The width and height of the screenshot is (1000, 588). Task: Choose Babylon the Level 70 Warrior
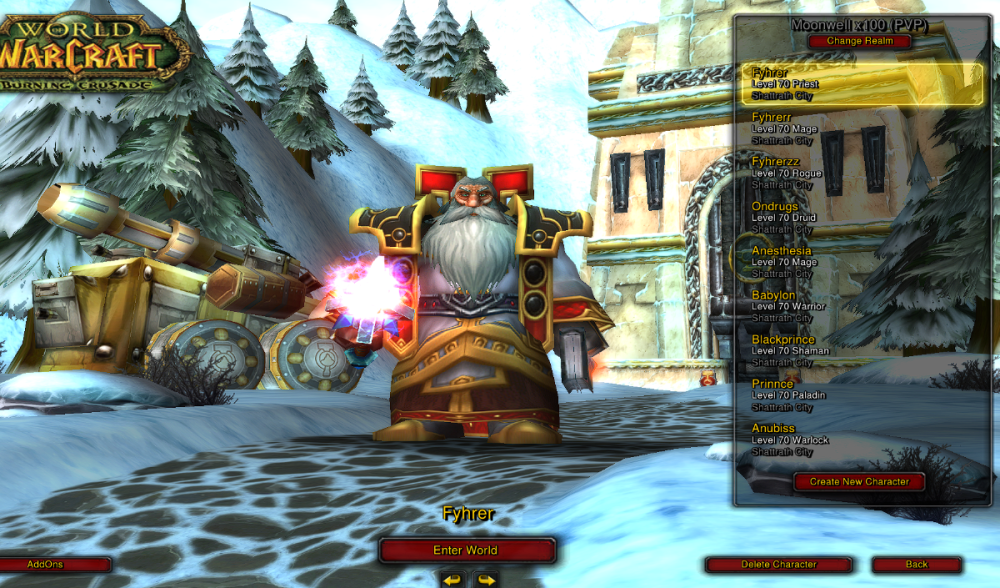(x=861, y=306)
